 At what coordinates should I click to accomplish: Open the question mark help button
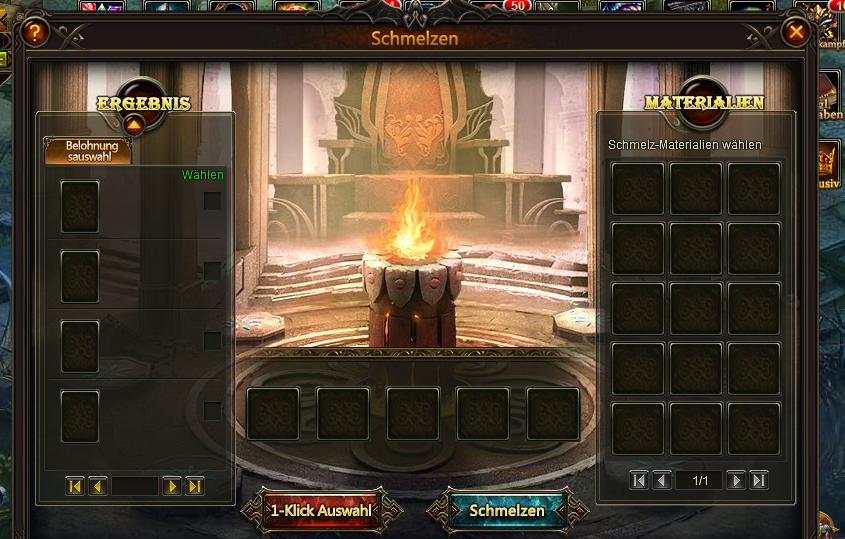coord(35,33)
